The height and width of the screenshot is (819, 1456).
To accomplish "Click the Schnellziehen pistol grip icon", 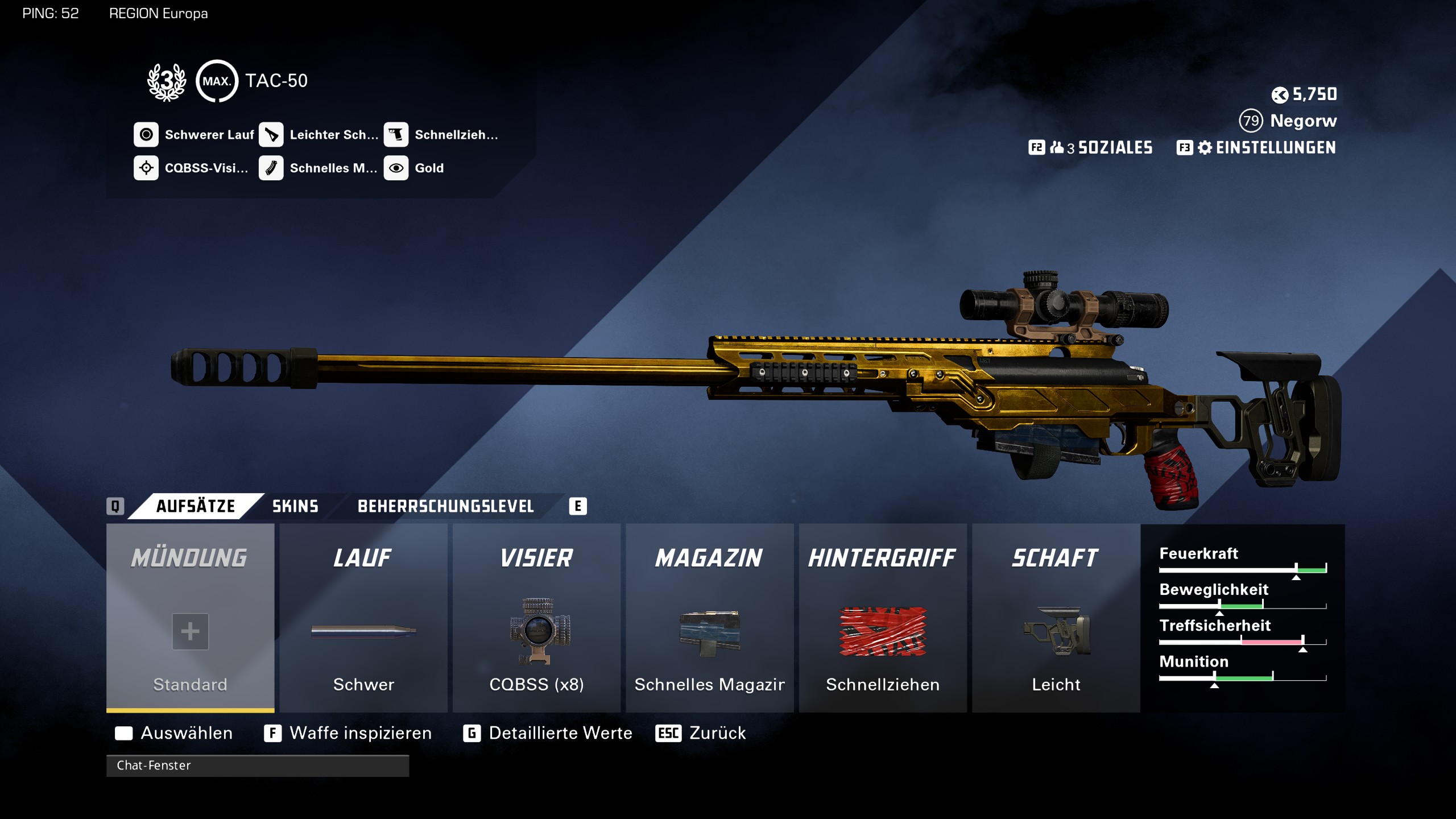I will (x=398, y=134).
